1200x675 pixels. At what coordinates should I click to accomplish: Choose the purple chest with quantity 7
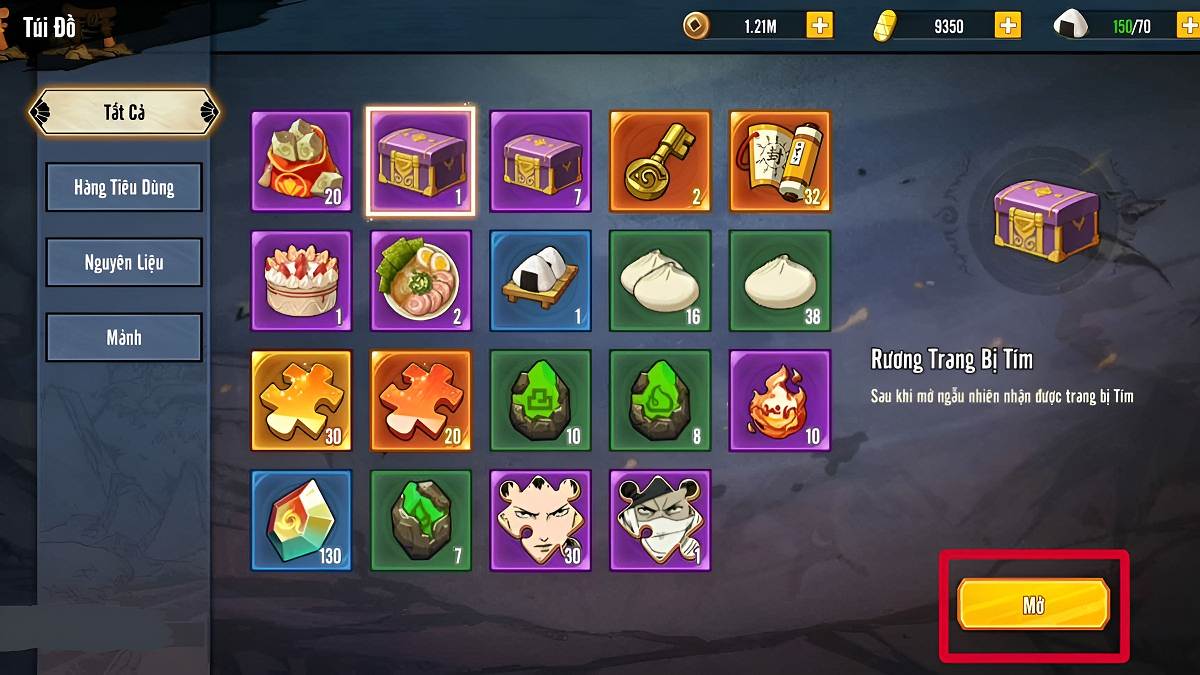(540, 161)
